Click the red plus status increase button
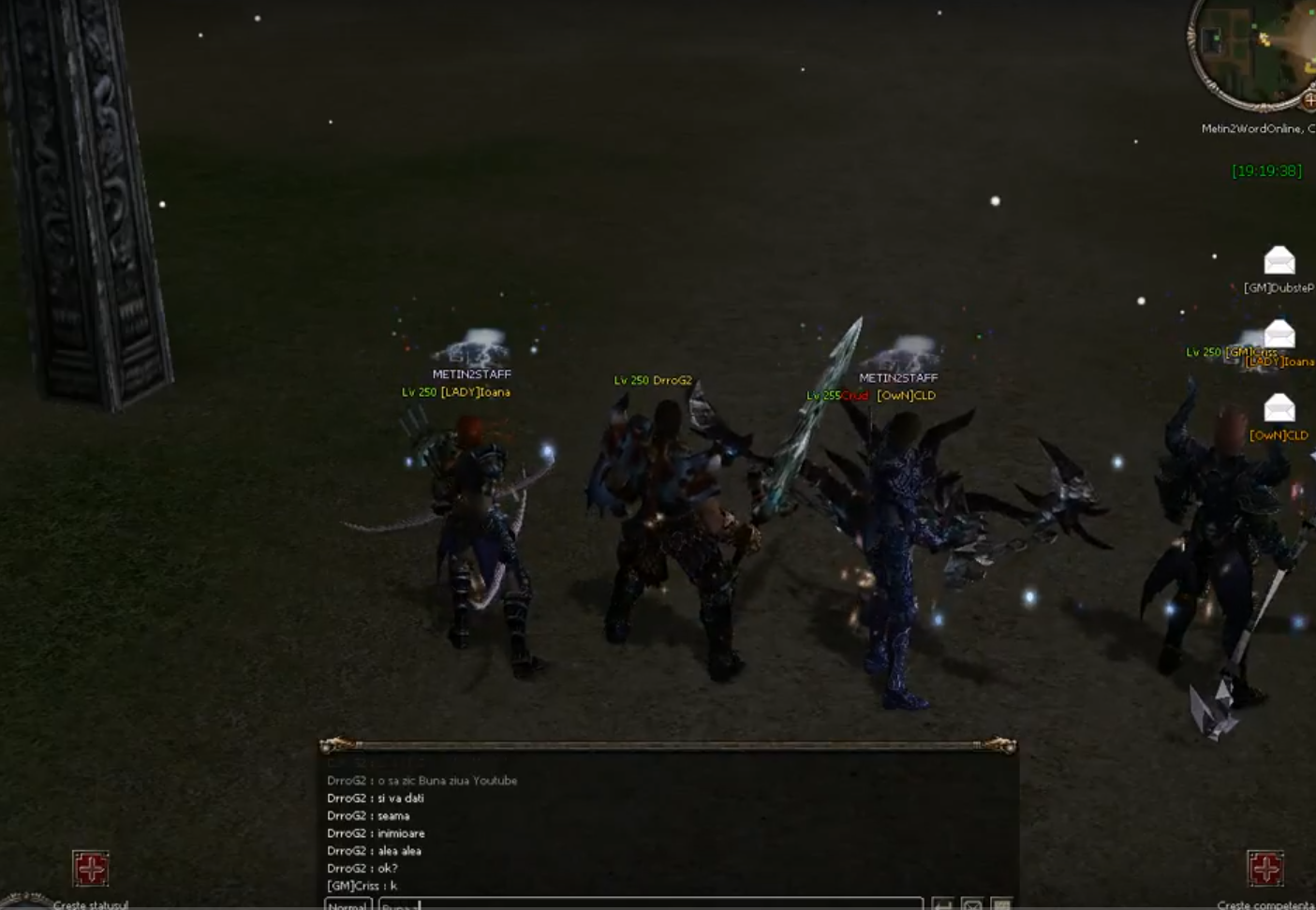 pos(91,868)
